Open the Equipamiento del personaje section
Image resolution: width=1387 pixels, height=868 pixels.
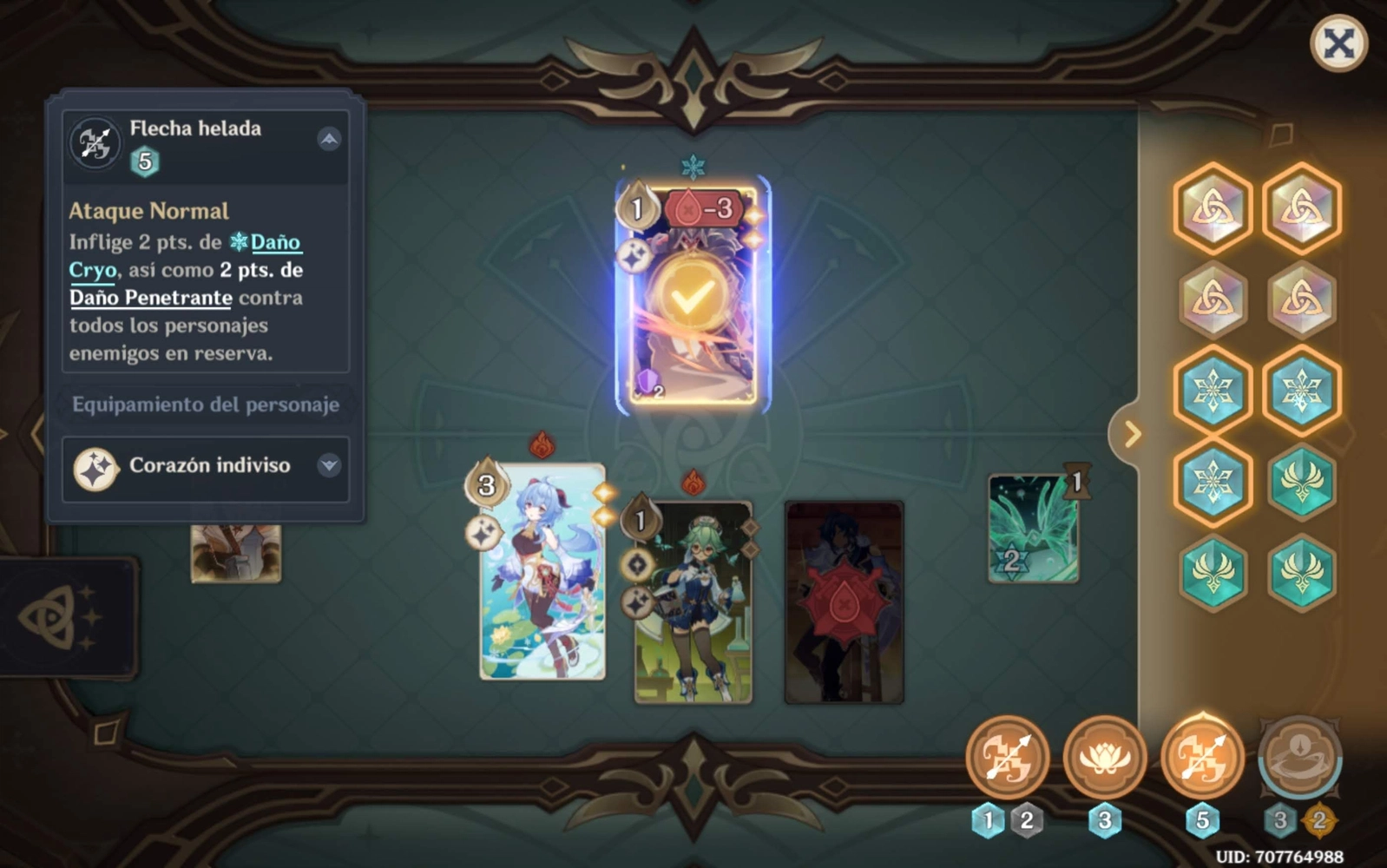point(207,404)
